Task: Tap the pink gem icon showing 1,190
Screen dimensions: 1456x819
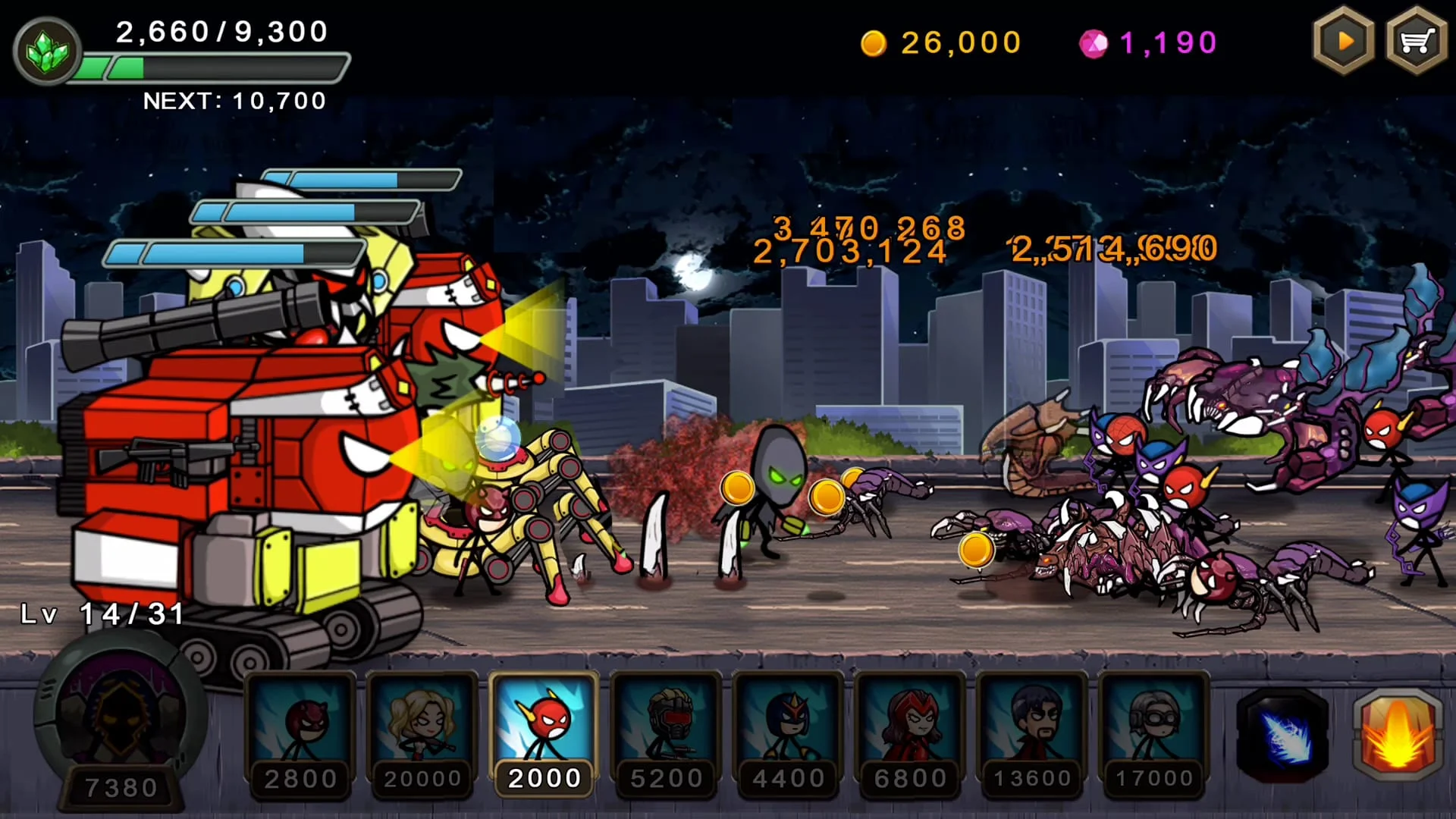Action: tap(1092, 42)
